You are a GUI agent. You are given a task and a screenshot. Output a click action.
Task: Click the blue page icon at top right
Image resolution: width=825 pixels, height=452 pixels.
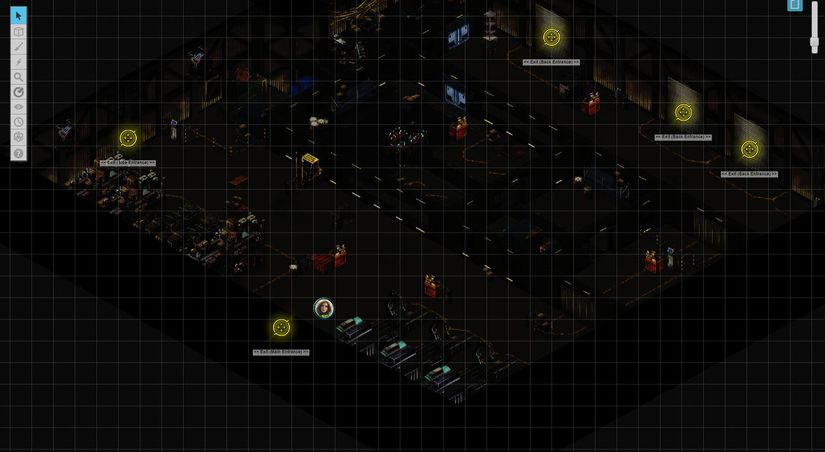coord(796,5)
